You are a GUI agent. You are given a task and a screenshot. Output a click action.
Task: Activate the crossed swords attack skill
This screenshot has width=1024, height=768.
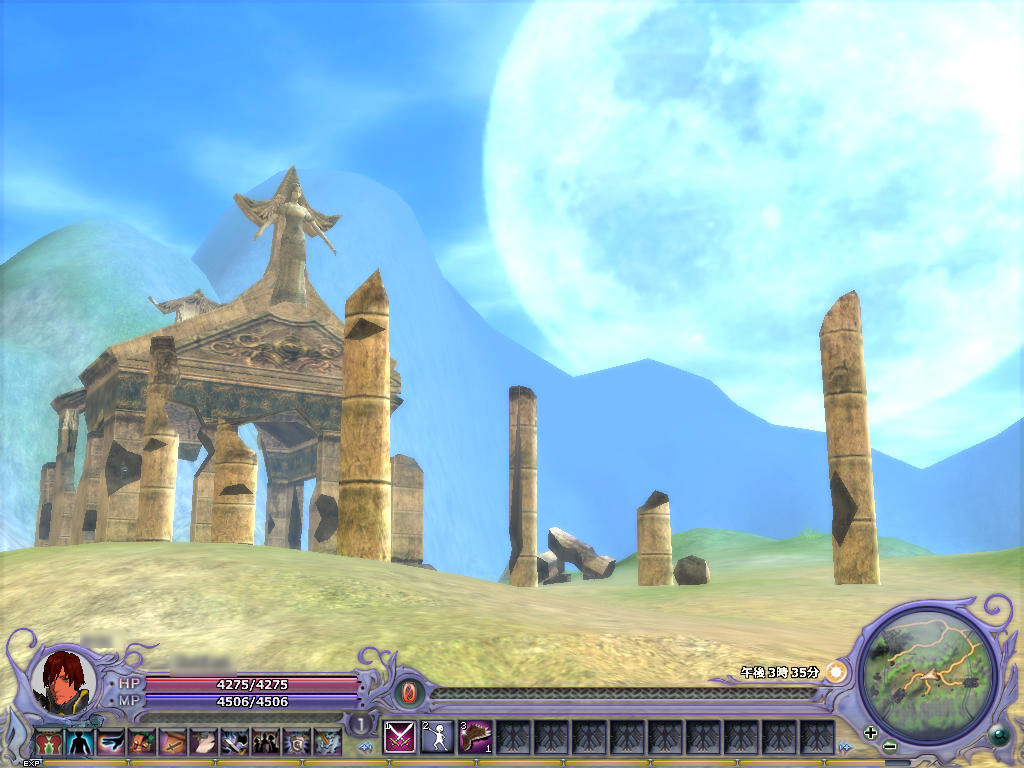(x=399, y=737)
